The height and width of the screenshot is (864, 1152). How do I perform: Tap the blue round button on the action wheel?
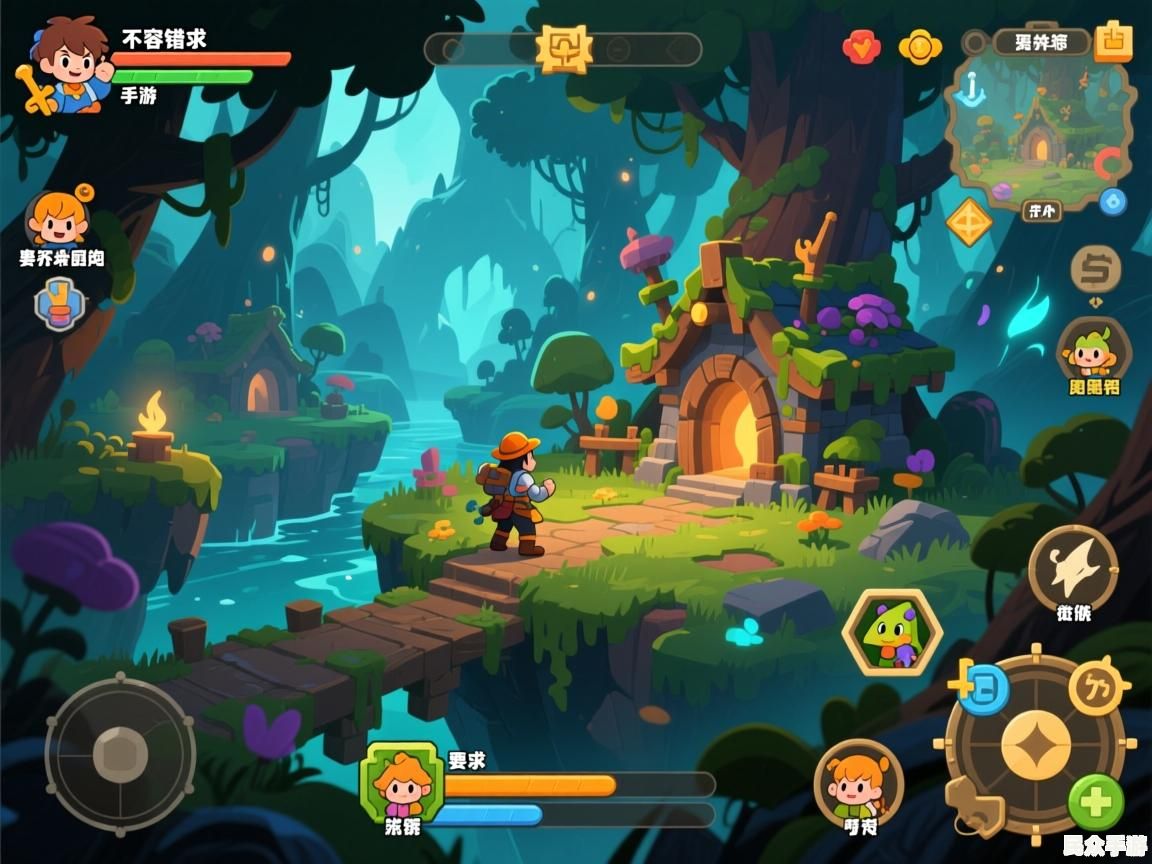coord(985,688)
